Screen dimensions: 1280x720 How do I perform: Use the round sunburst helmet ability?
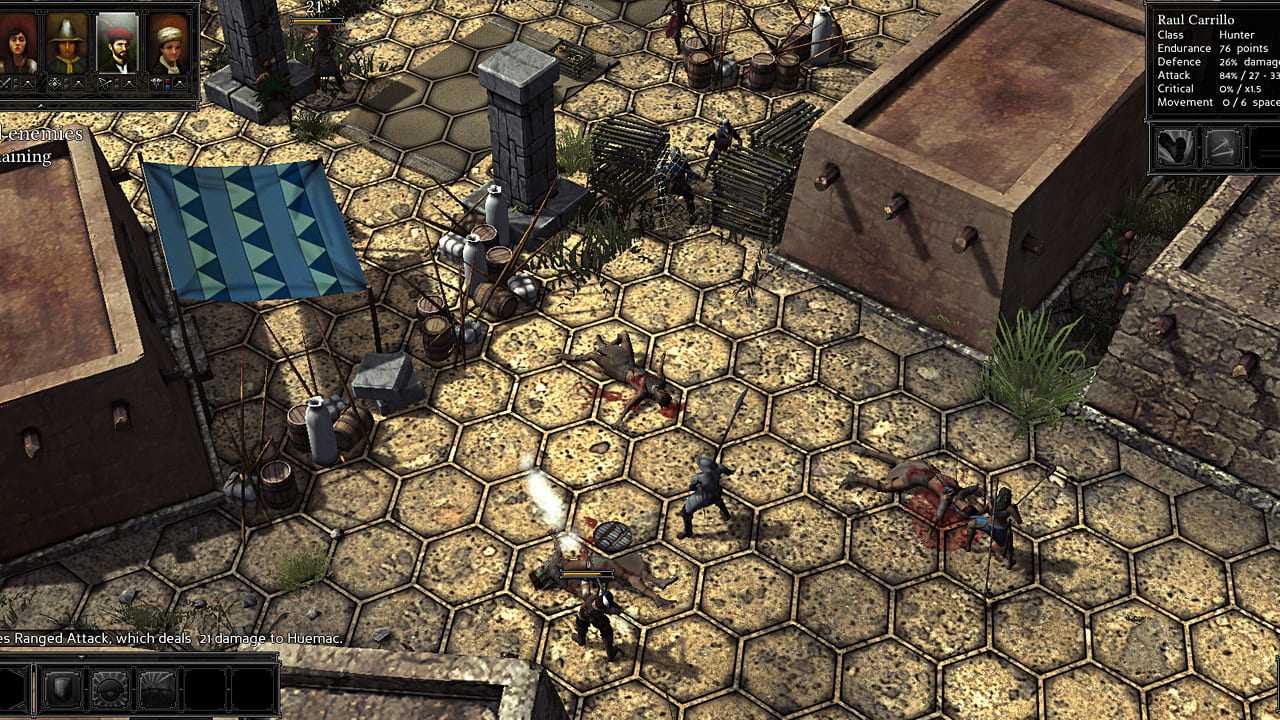[110, 689]
